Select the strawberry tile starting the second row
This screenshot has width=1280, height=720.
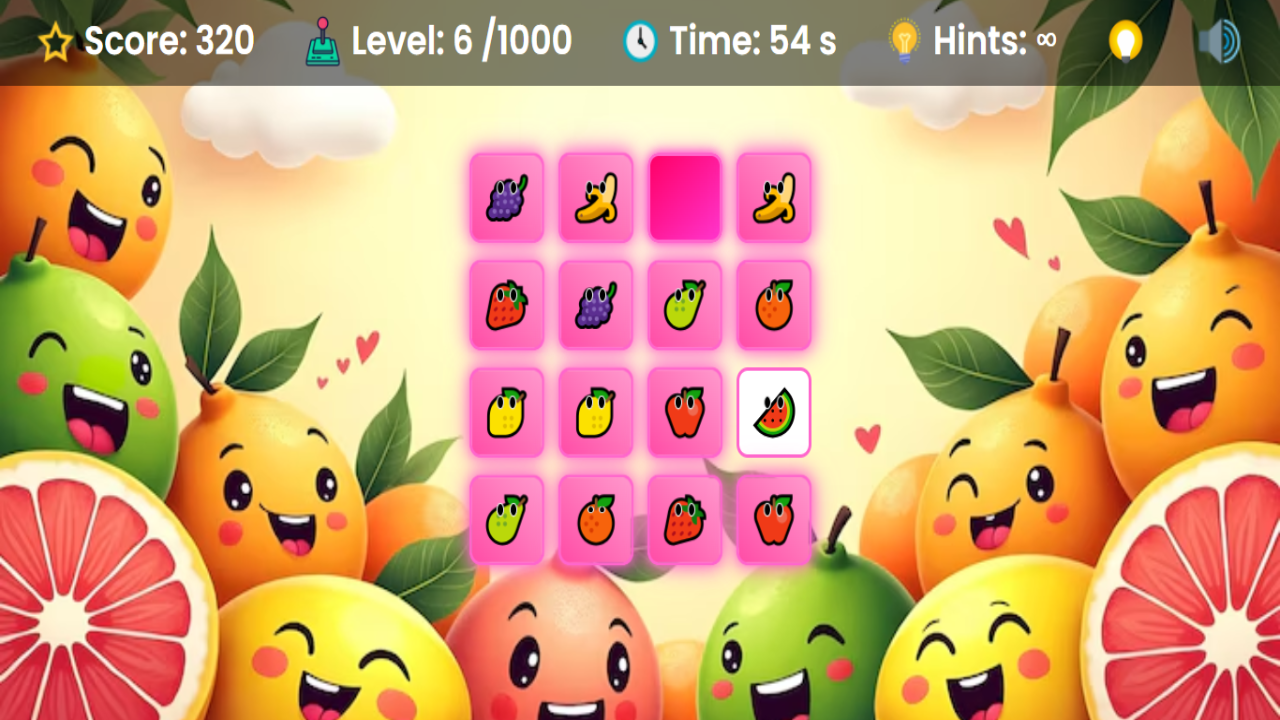(x=507, y=303)
